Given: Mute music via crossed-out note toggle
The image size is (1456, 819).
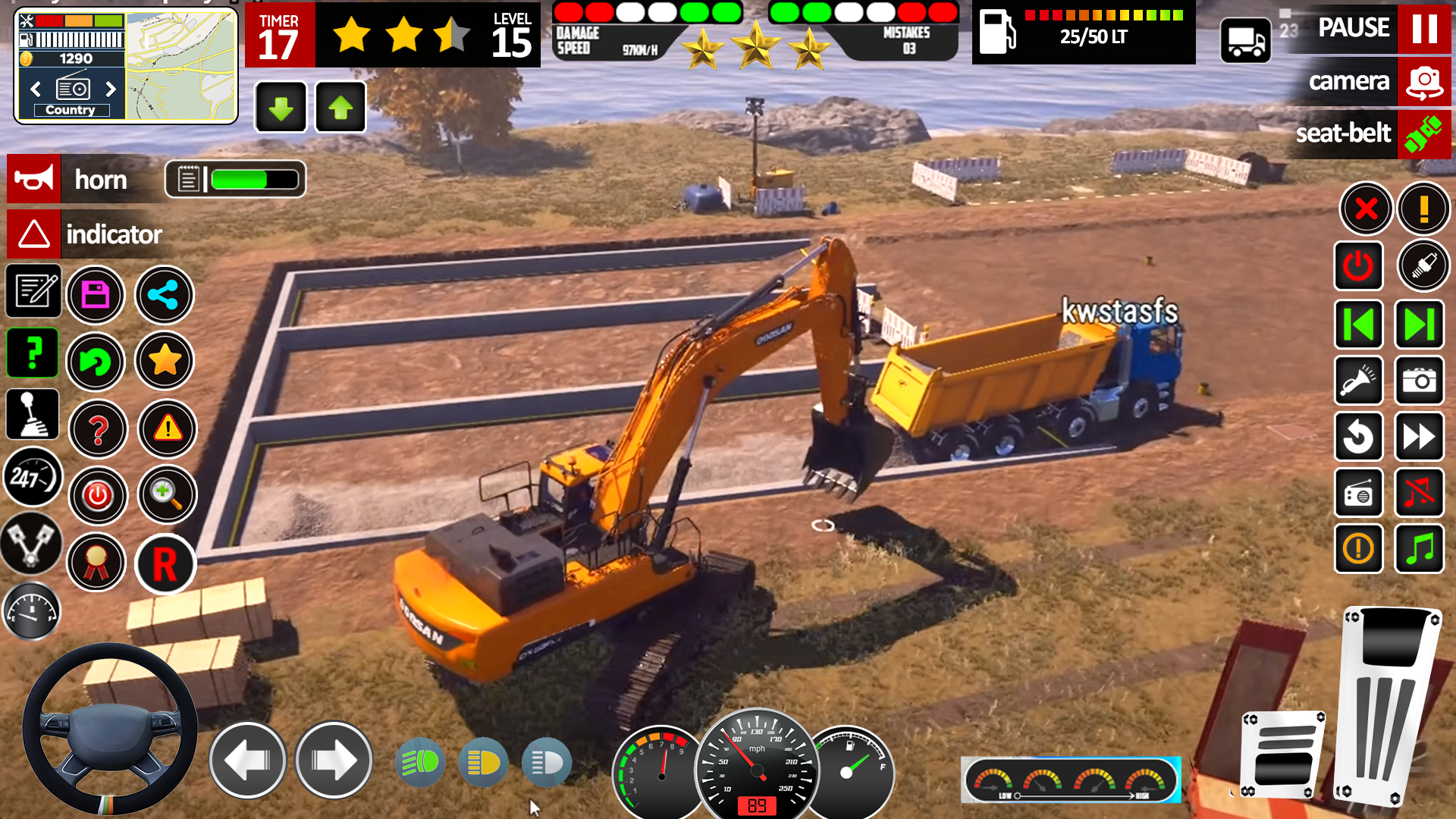Looking at the screenshot, I should [x=1420, y=493].
